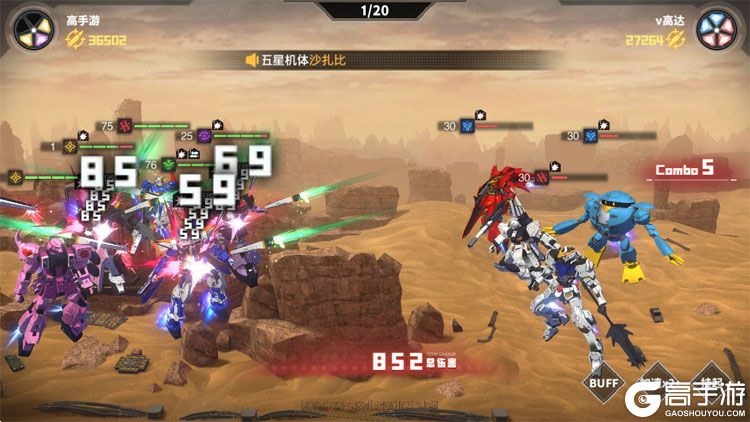Screen dimensions: 750x422
Task: Select the v高达 opponent emblem
Action: pos(718,28)
